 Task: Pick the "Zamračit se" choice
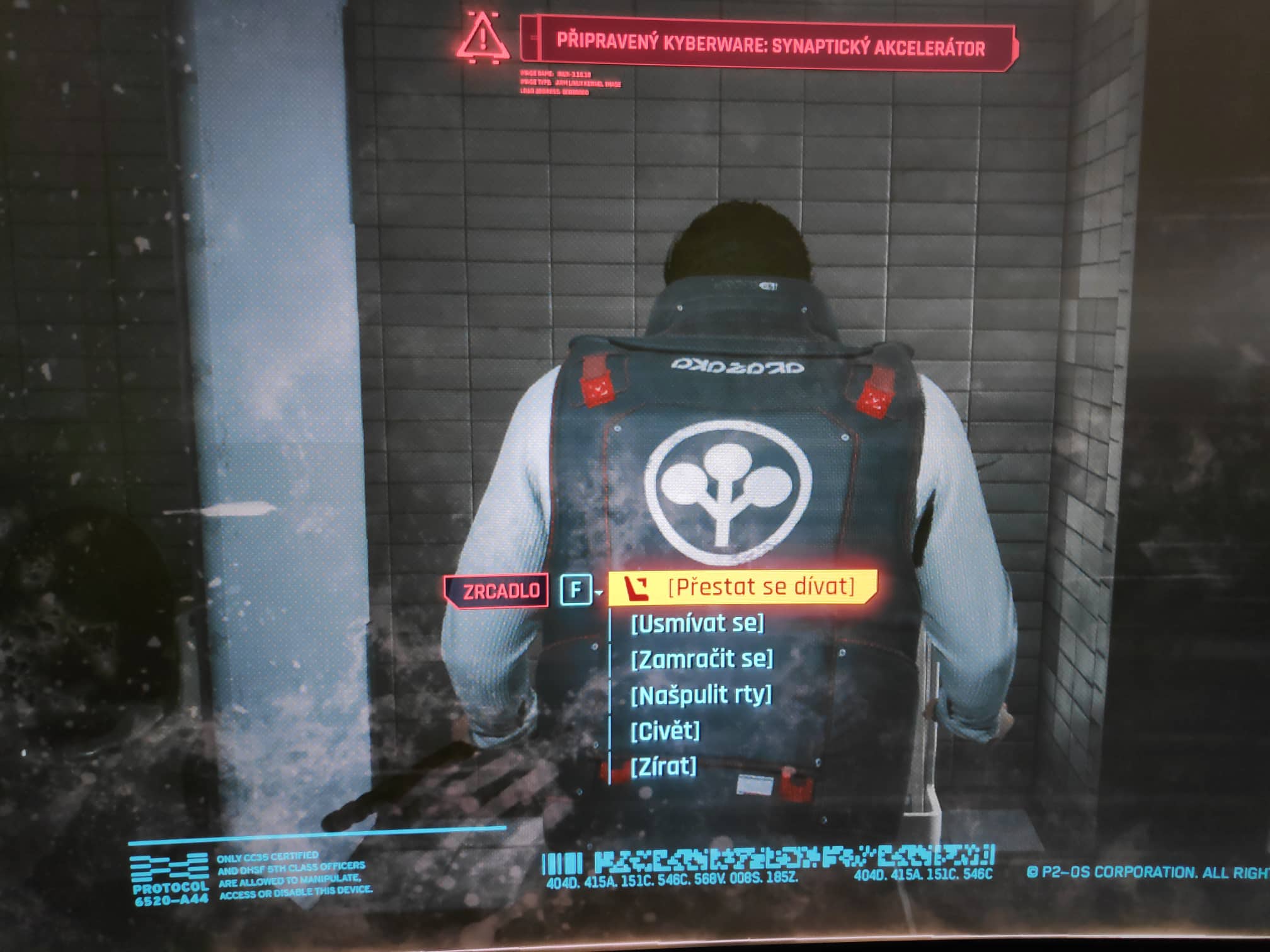point(701,659)
